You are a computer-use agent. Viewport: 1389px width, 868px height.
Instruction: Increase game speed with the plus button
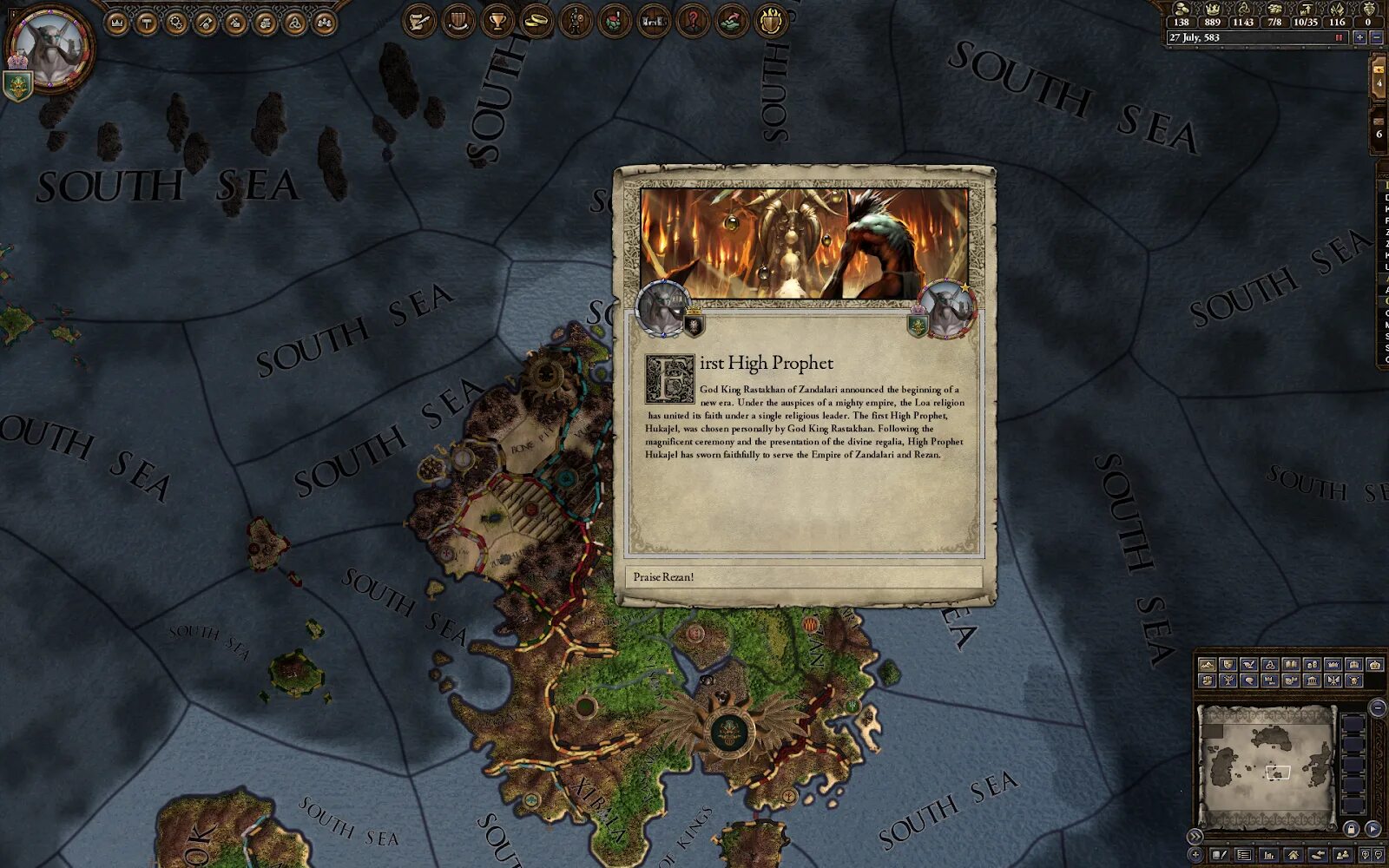click(x=1359, y=38)
